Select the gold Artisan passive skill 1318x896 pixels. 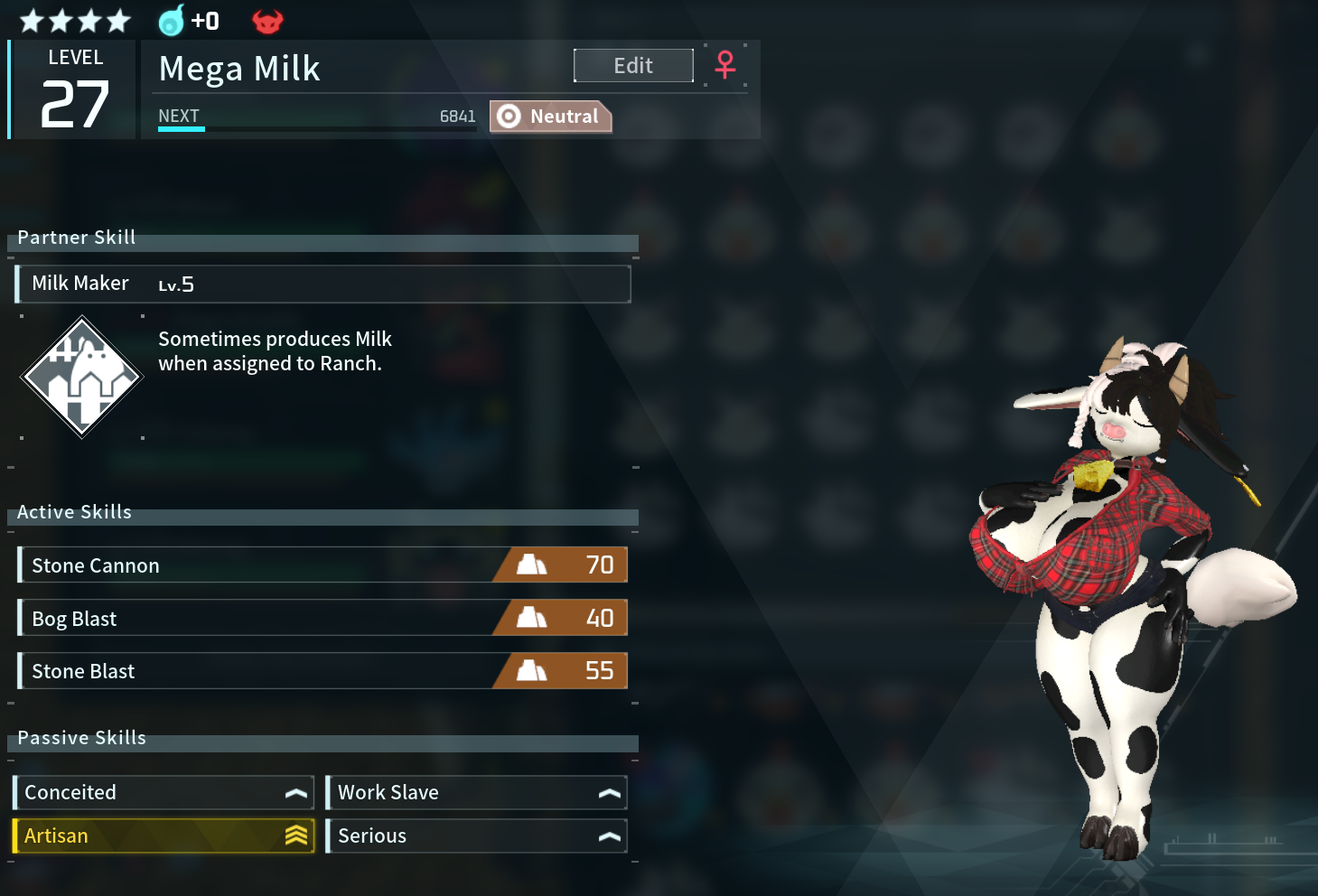[x=164, y=835]
